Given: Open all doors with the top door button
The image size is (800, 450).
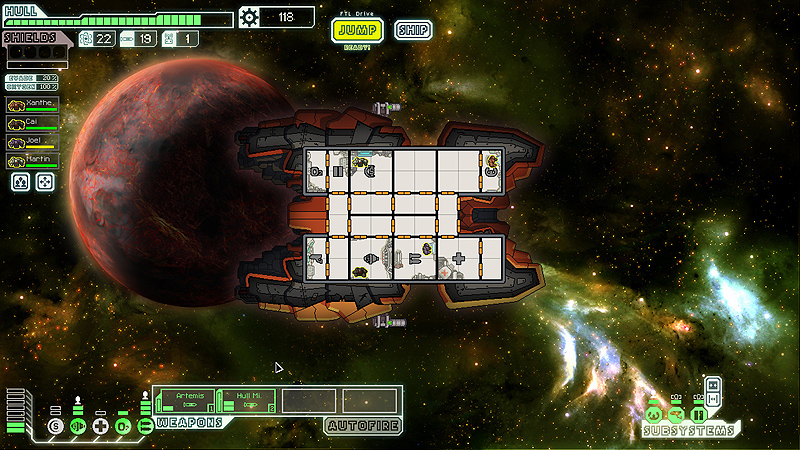Looking at the screenshot, I should [713, 385].
